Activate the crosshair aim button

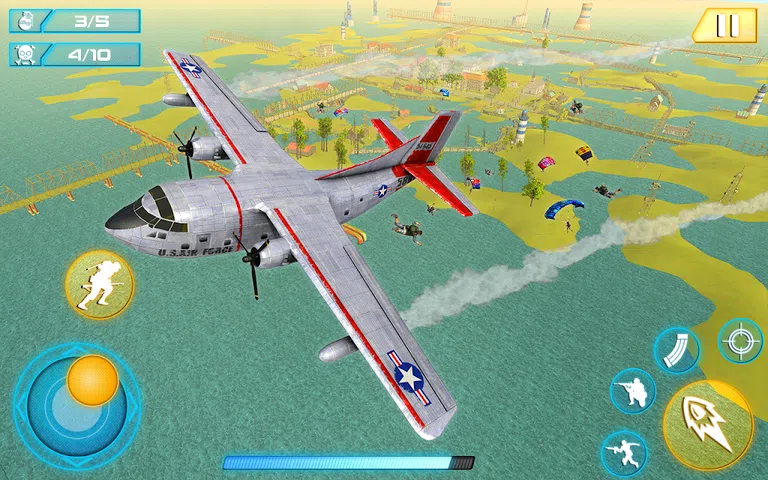pos(740,341)
